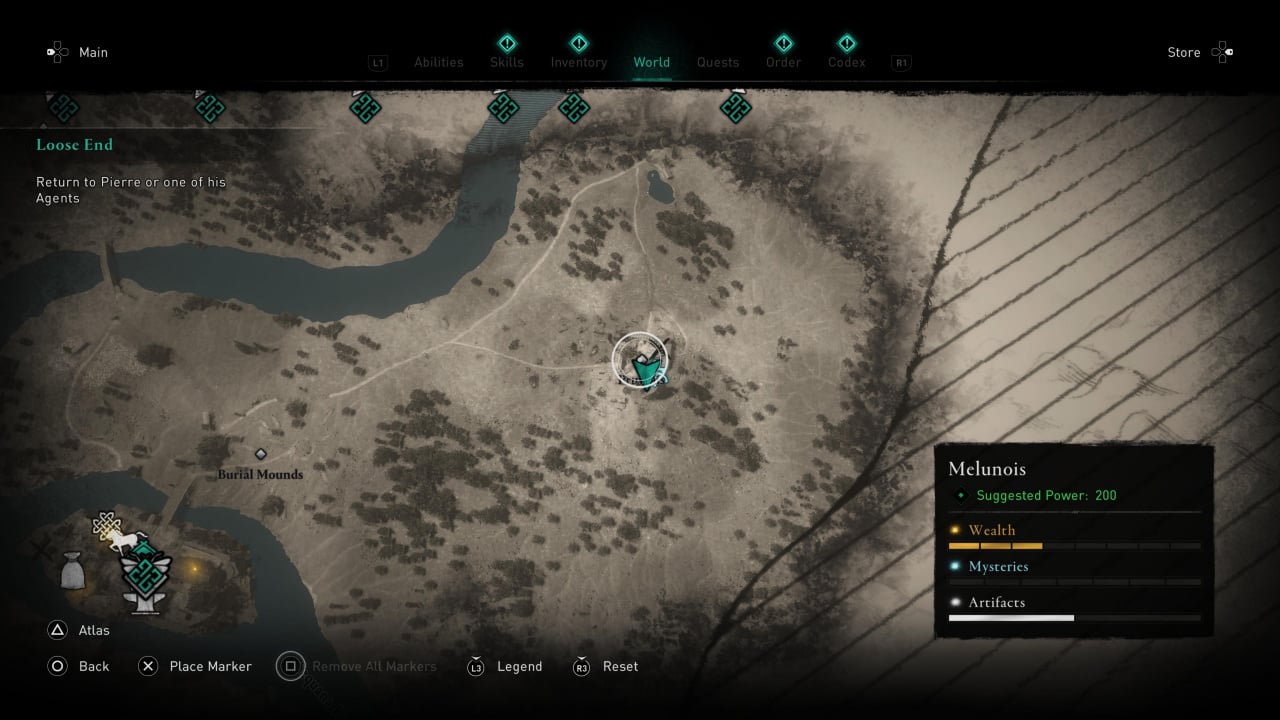
Task: Switch to the Order tab
Action: [784, 62]
